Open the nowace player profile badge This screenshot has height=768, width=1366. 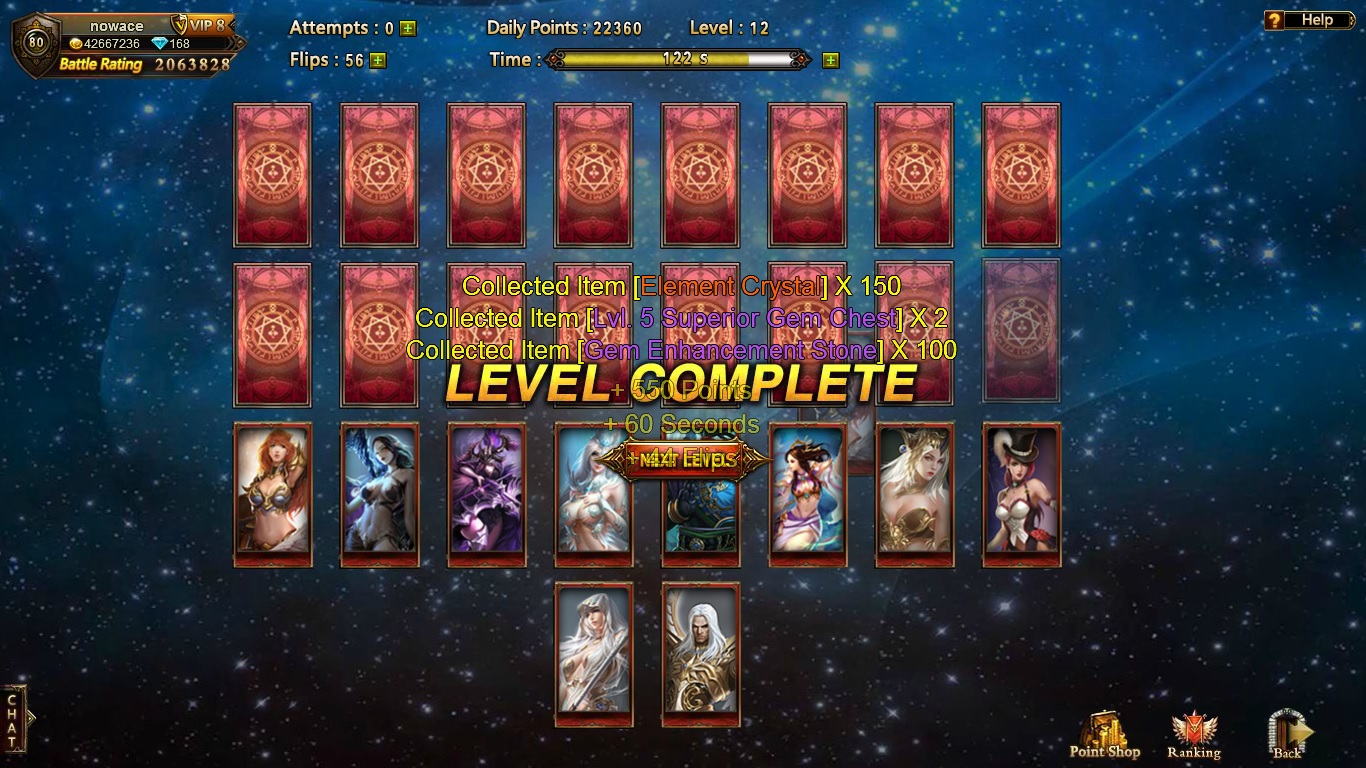[36, 43]
